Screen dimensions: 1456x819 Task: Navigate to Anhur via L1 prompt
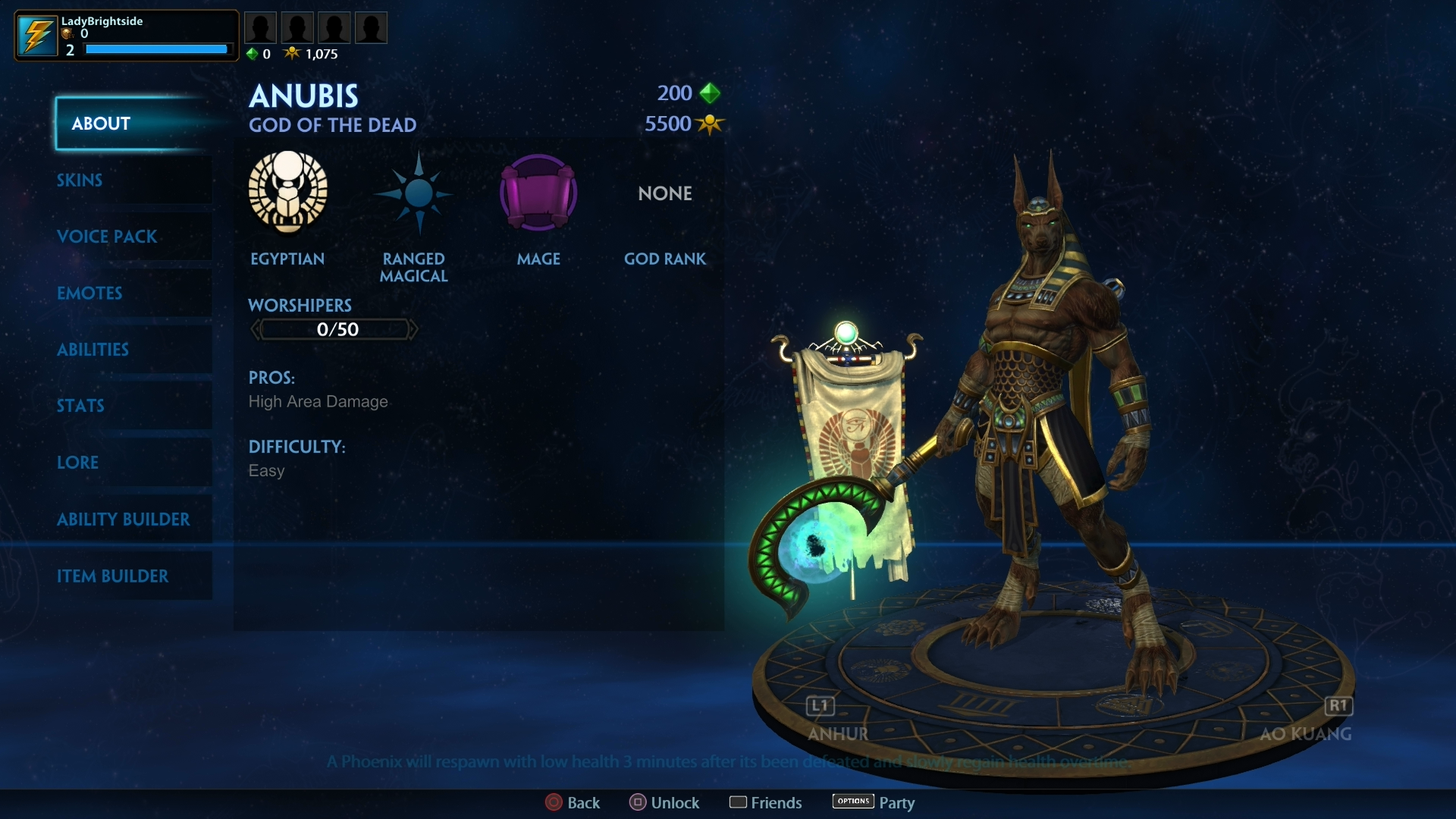click(819, 706)
